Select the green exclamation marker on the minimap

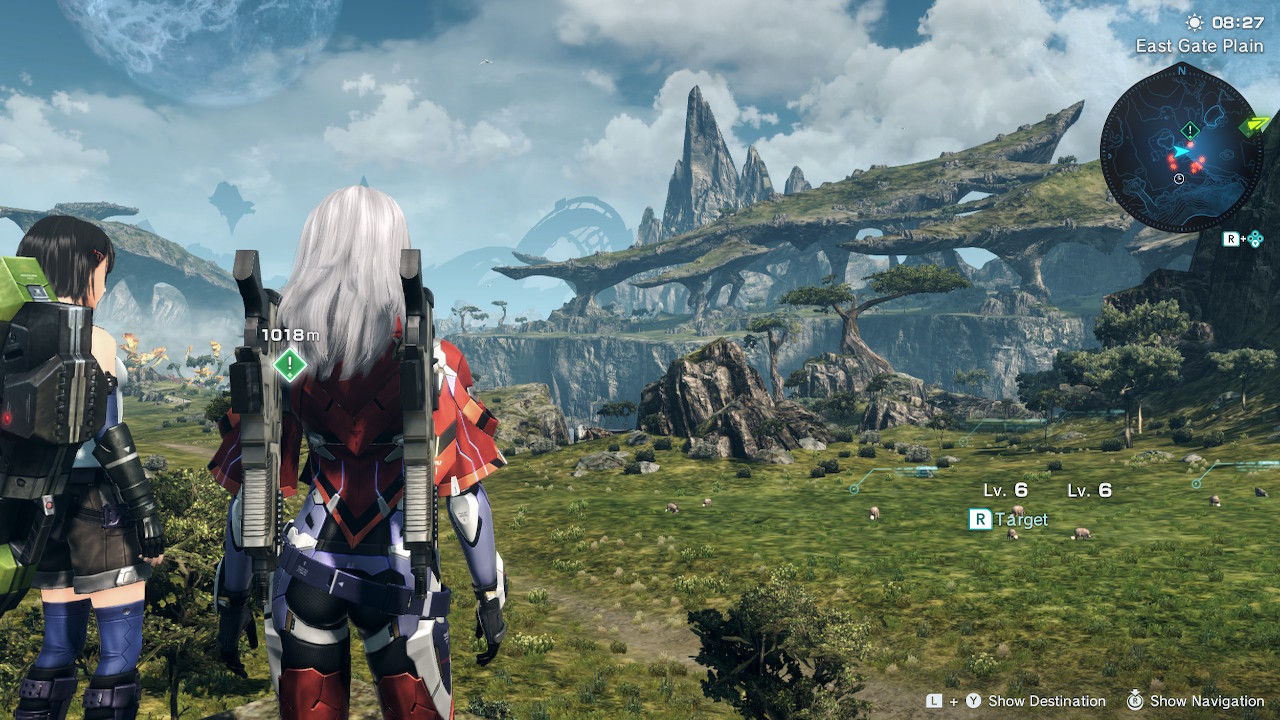coord(1189,130)
